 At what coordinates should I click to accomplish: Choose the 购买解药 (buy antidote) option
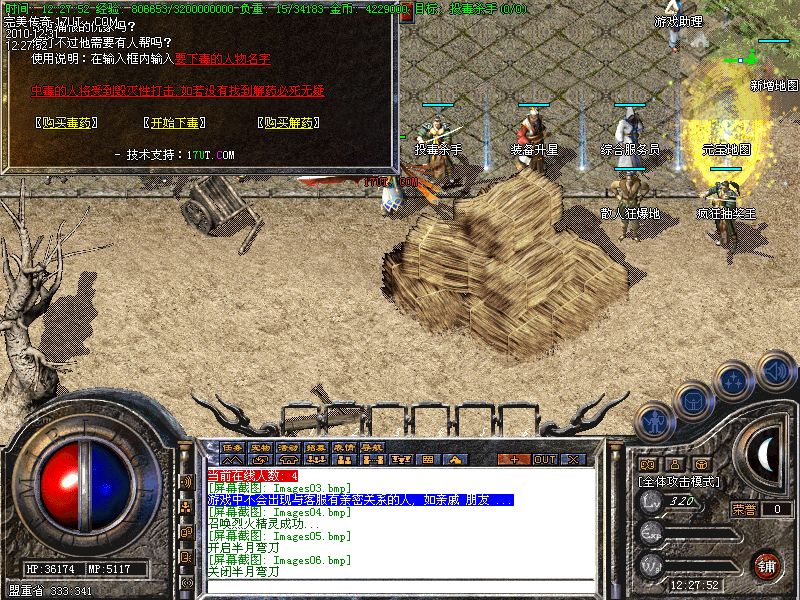288,123
